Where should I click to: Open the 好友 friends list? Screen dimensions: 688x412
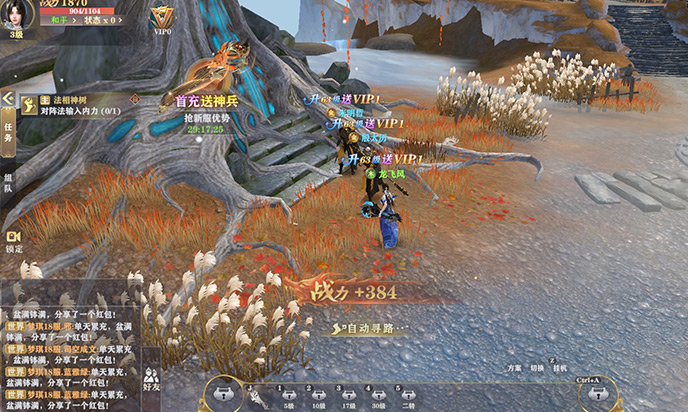pyautogui.click(x=151, y=380)
